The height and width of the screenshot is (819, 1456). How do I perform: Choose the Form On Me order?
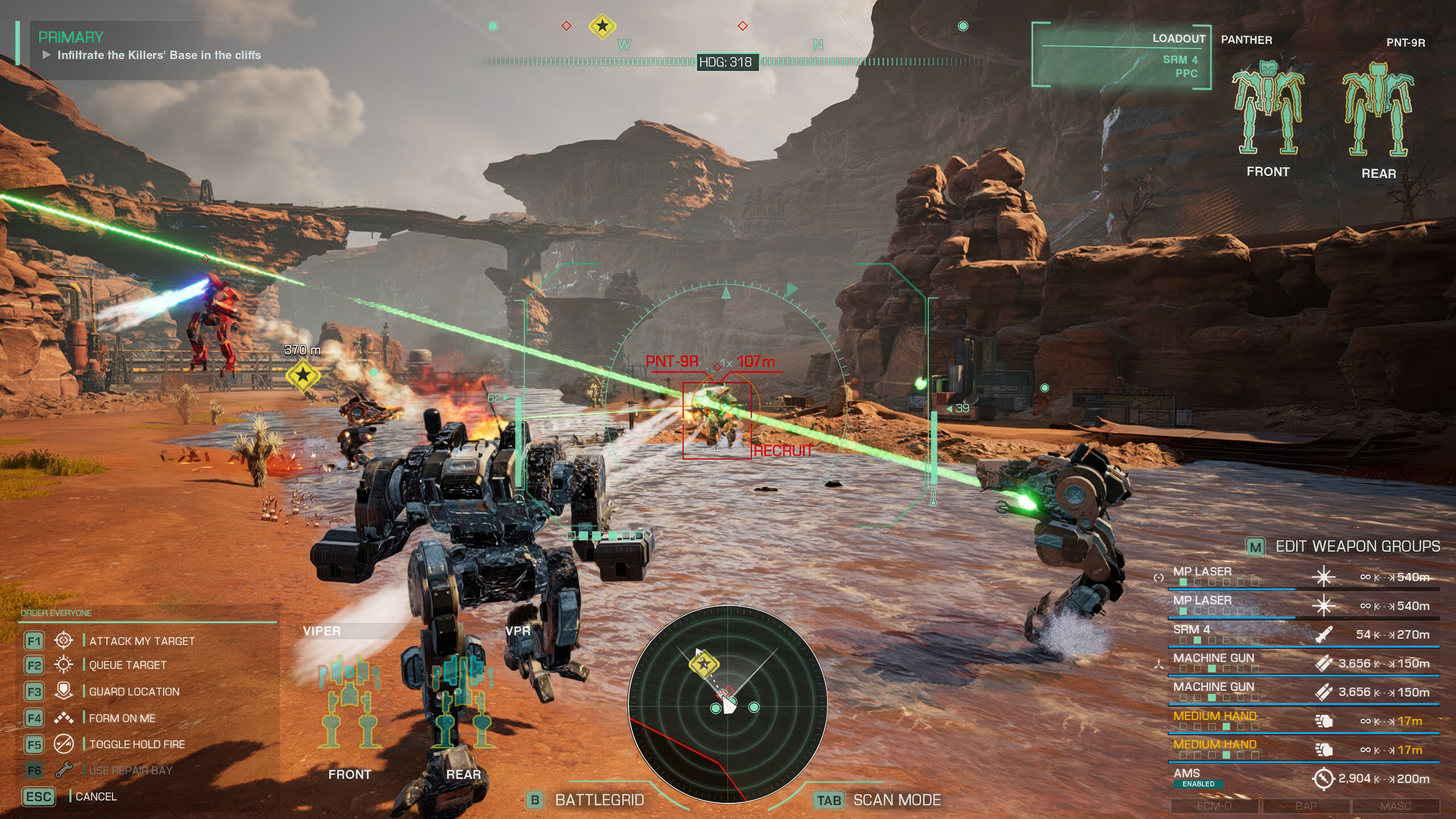121,718
